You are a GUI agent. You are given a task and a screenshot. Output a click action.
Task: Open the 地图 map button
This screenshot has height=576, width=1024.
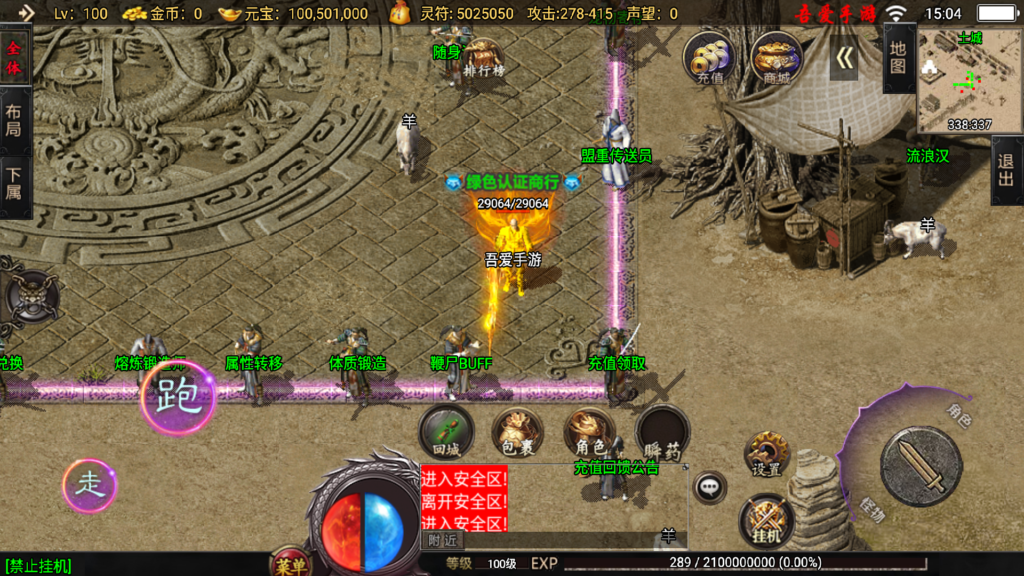coord(898,58)
